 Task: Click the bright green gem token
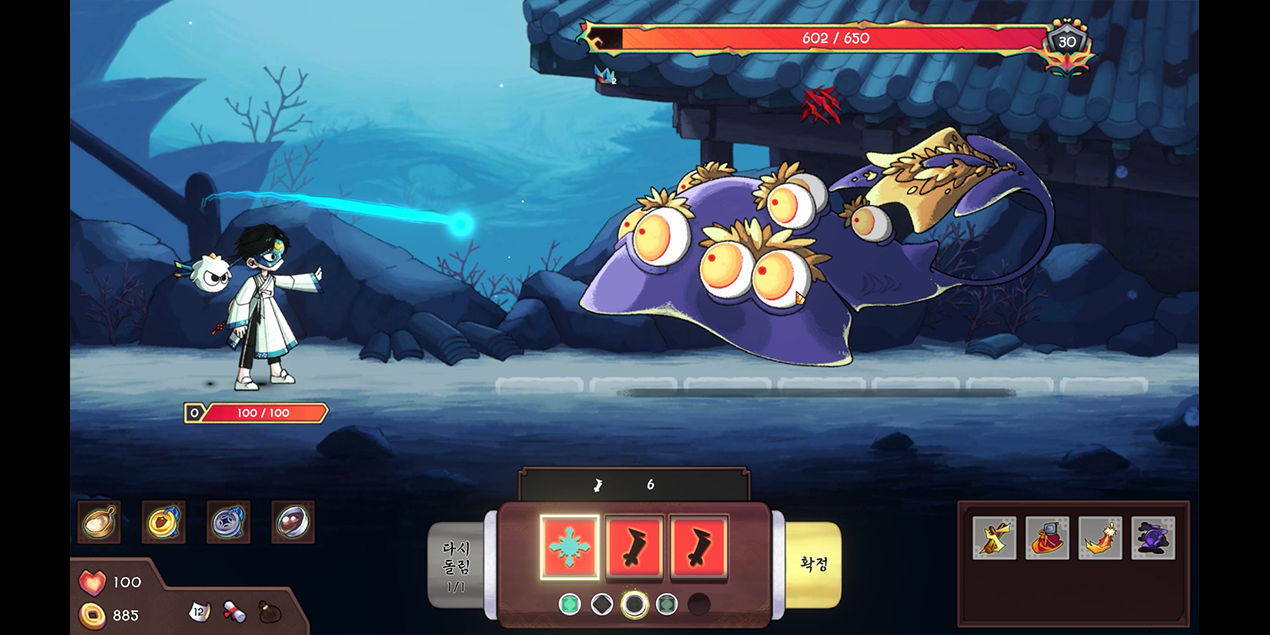click(x=569, y=604)
